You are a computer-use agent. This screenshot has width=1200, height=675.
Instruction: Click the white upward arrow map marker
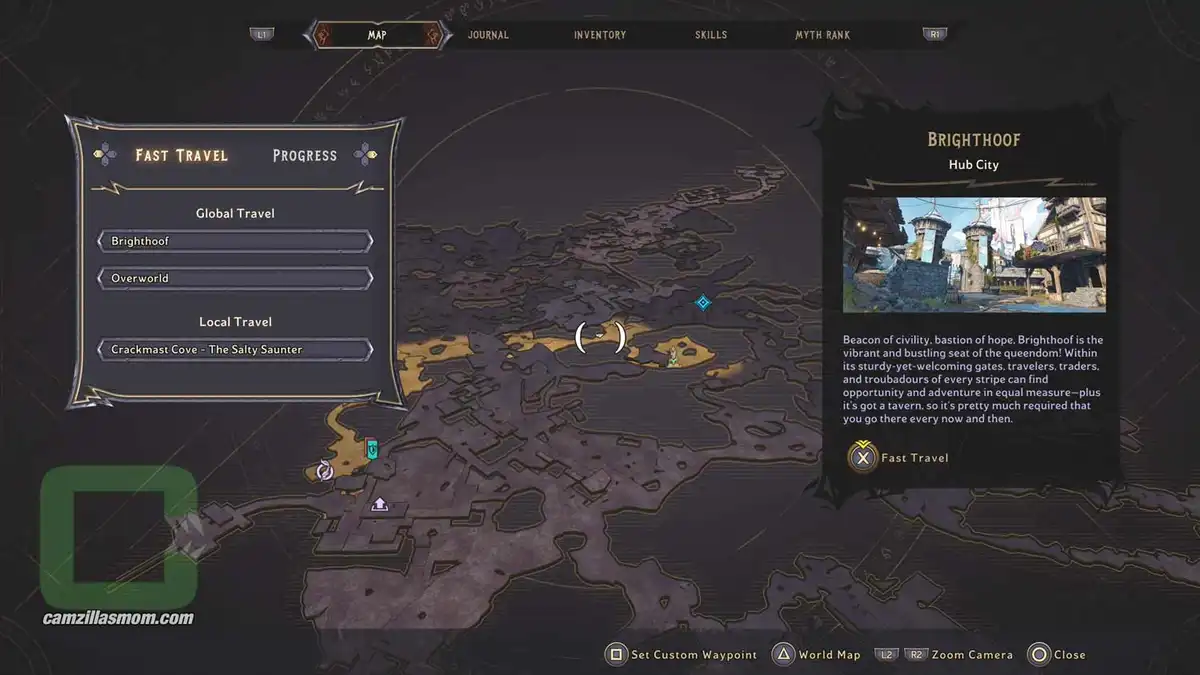tap(380, 505)
